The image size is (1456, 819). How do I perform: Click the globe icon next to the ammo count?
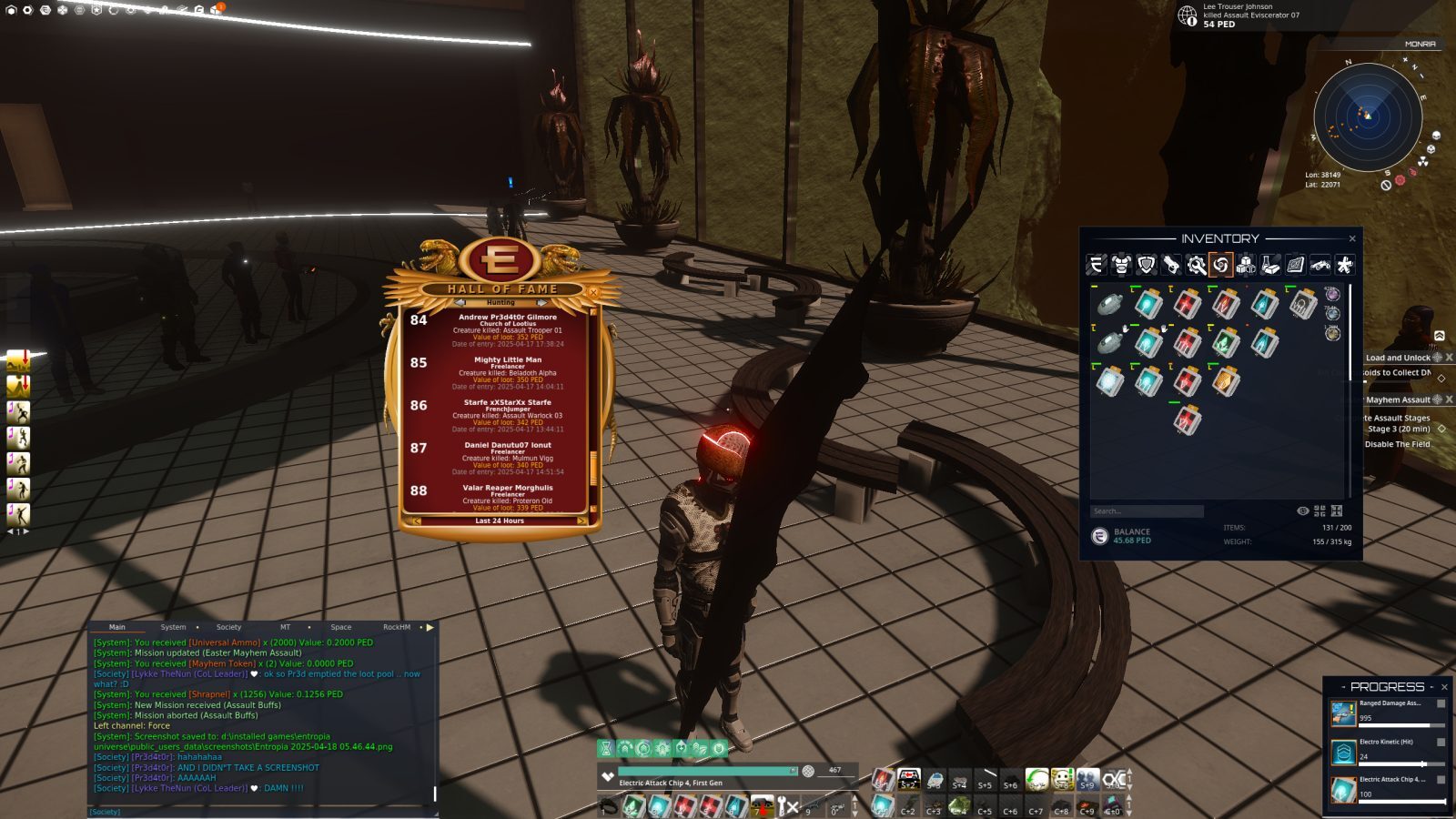(807, 771)
